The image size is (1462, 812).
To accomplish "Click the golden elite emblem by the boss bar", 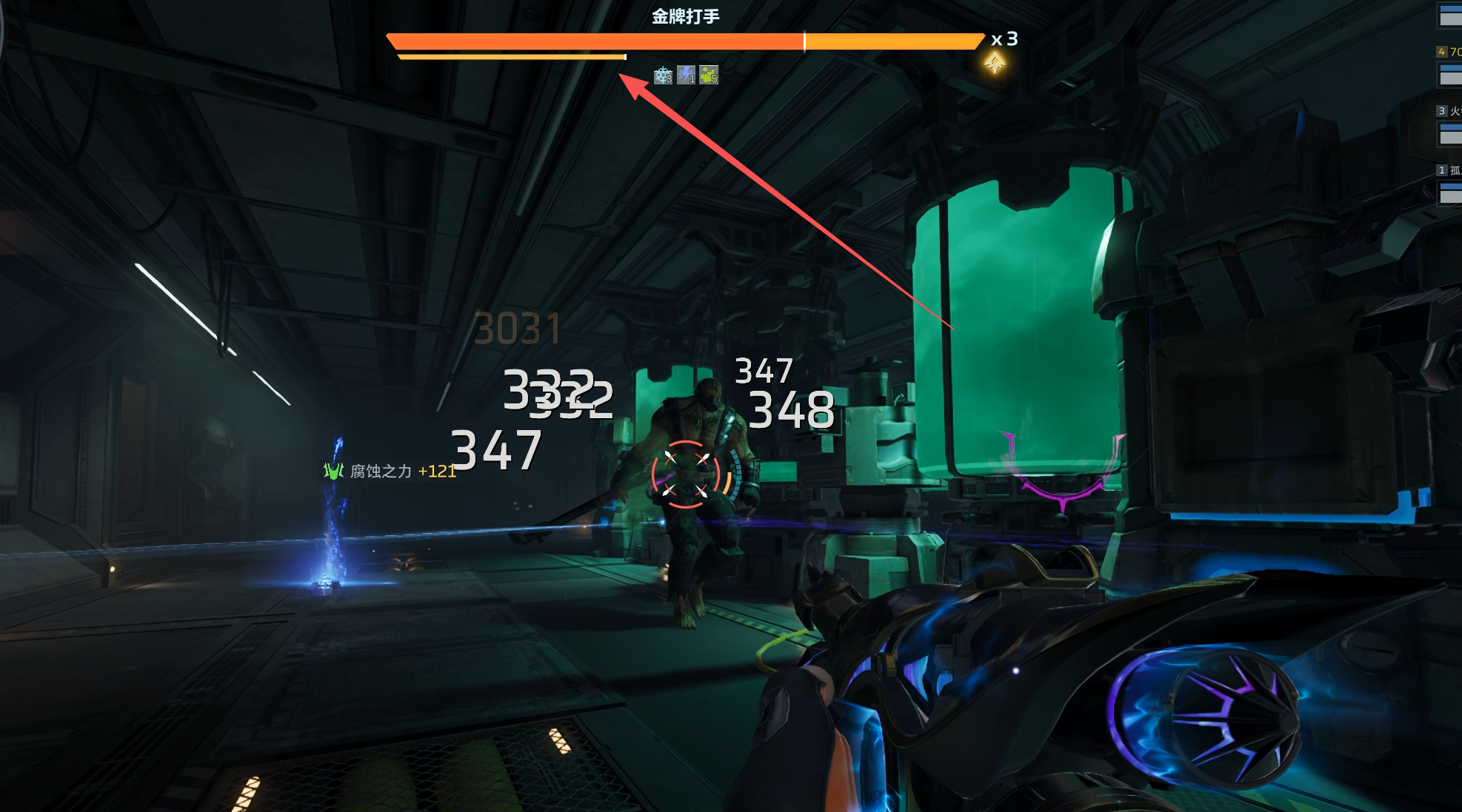I will tap(995, 64).
